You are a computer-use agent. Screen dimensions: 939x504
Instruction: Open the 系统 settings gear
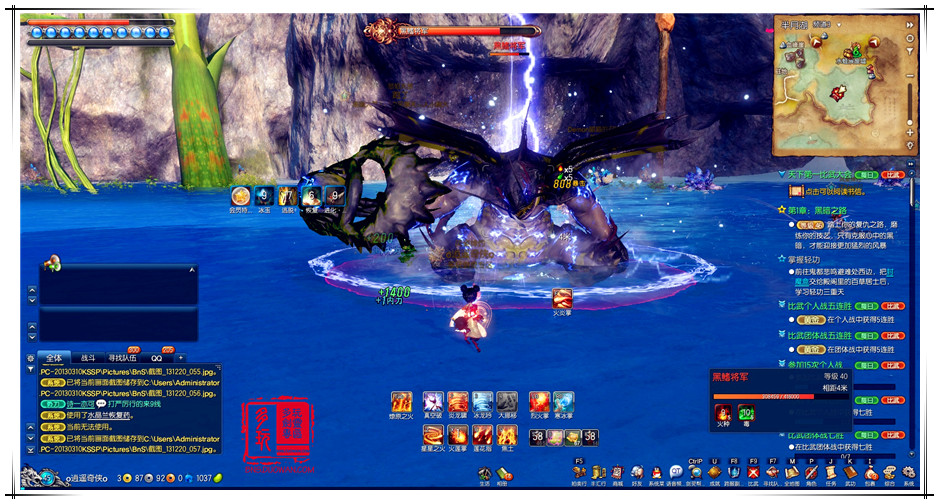[909, 473]
